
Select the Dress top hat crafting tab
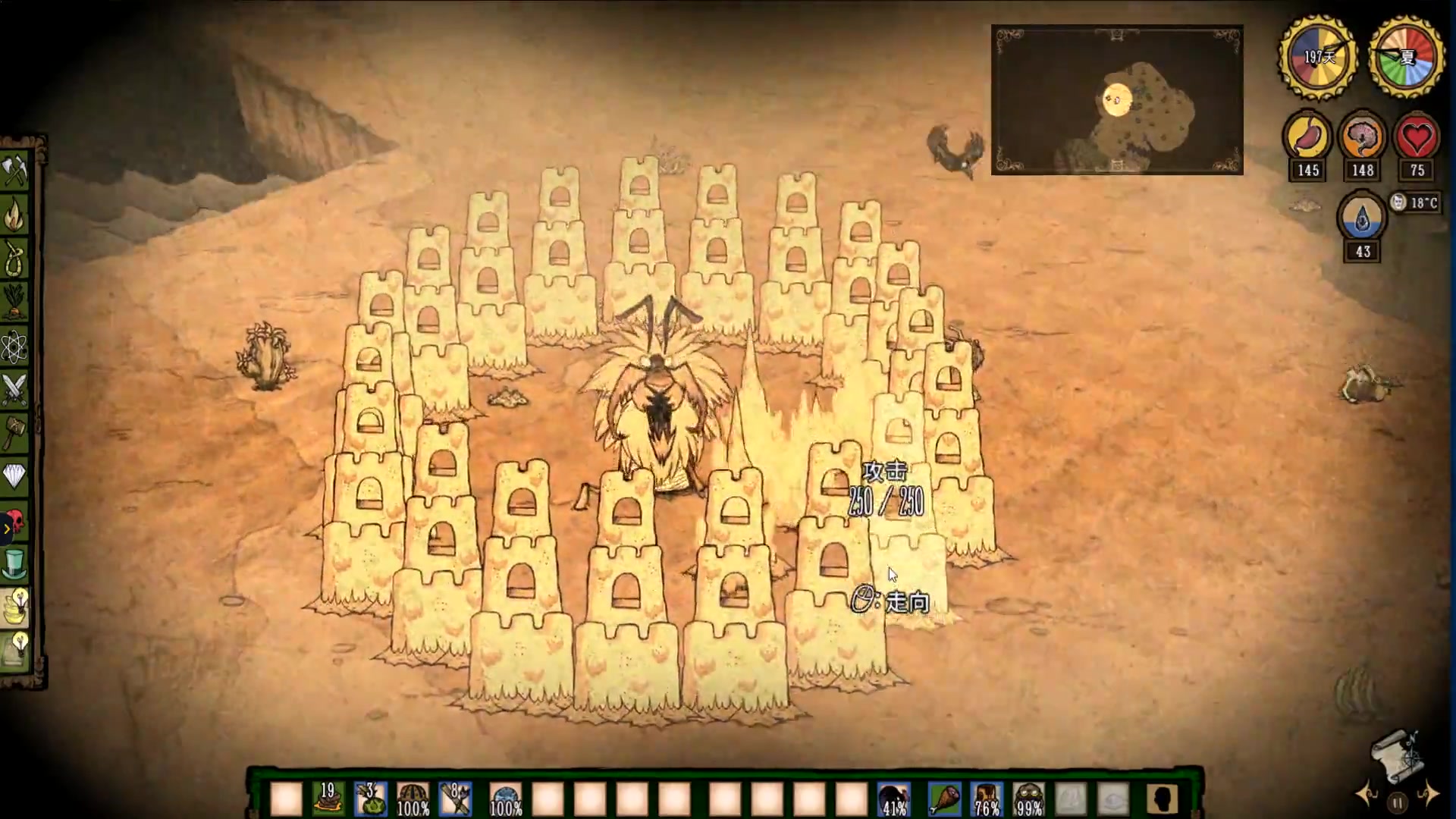[15, 565]
